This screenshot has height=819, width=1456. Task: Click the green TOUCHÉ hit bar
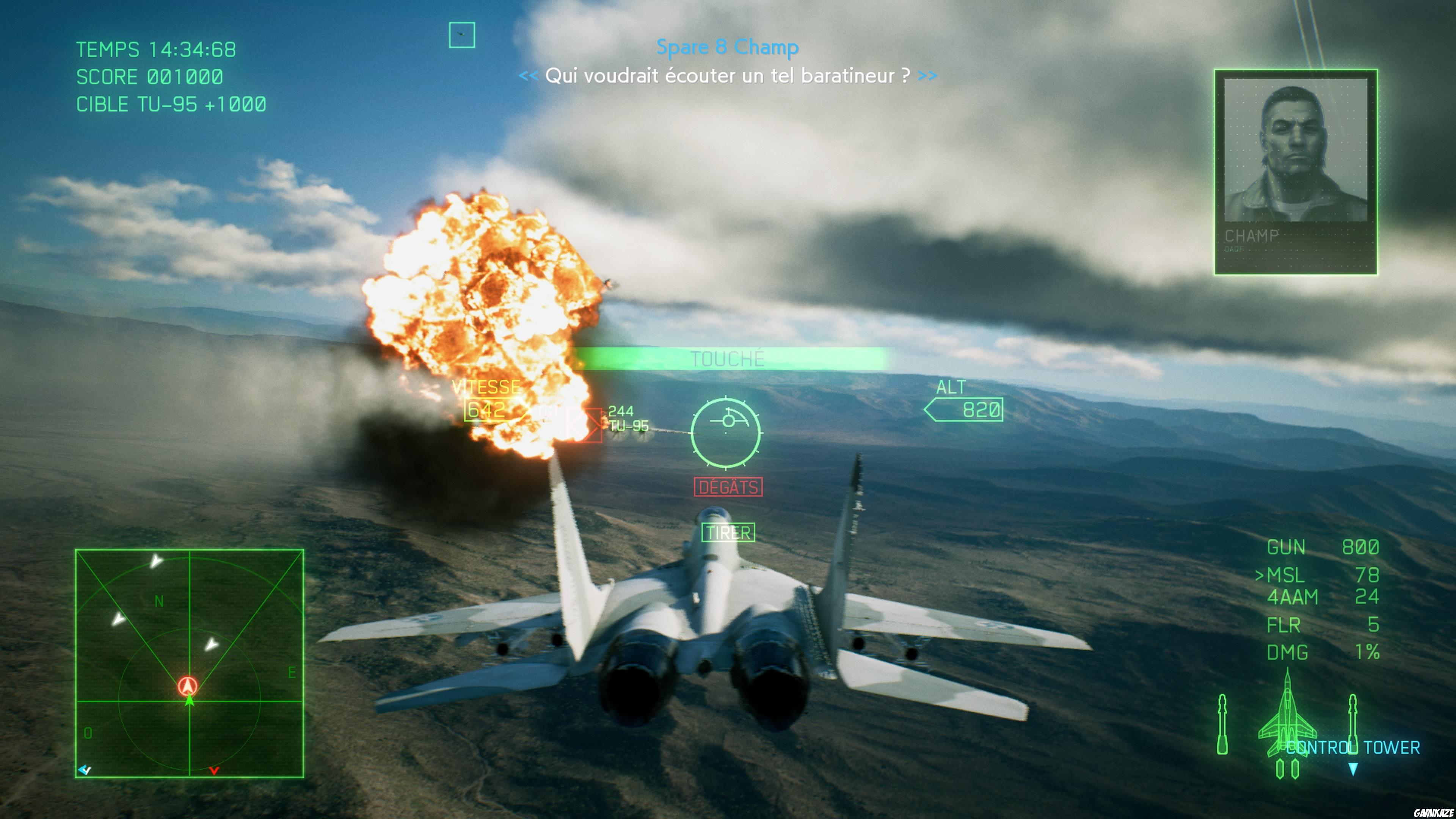[x=729, y=358]
